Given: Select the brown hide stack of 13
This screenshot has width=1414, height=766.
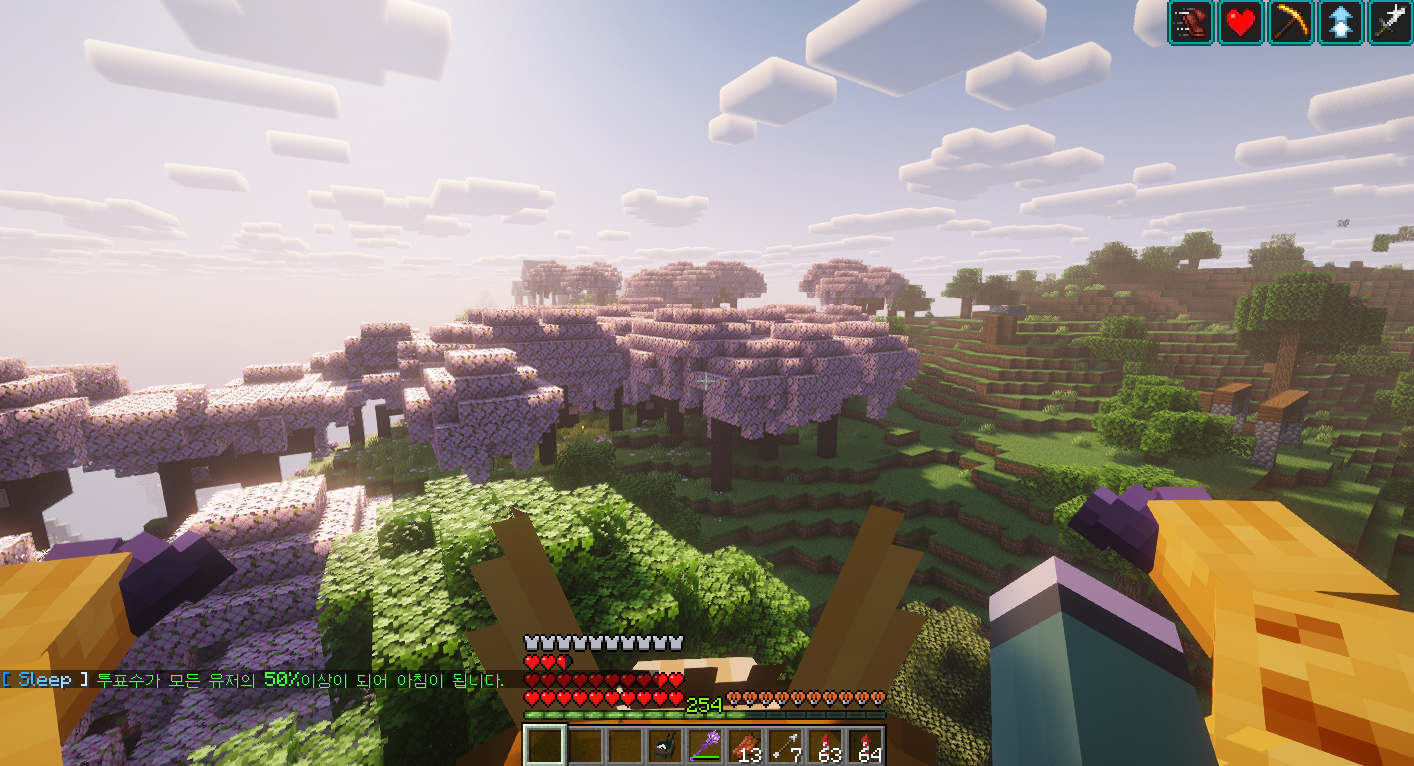Looking at the screenshot, I should click(x=746, y=746).
